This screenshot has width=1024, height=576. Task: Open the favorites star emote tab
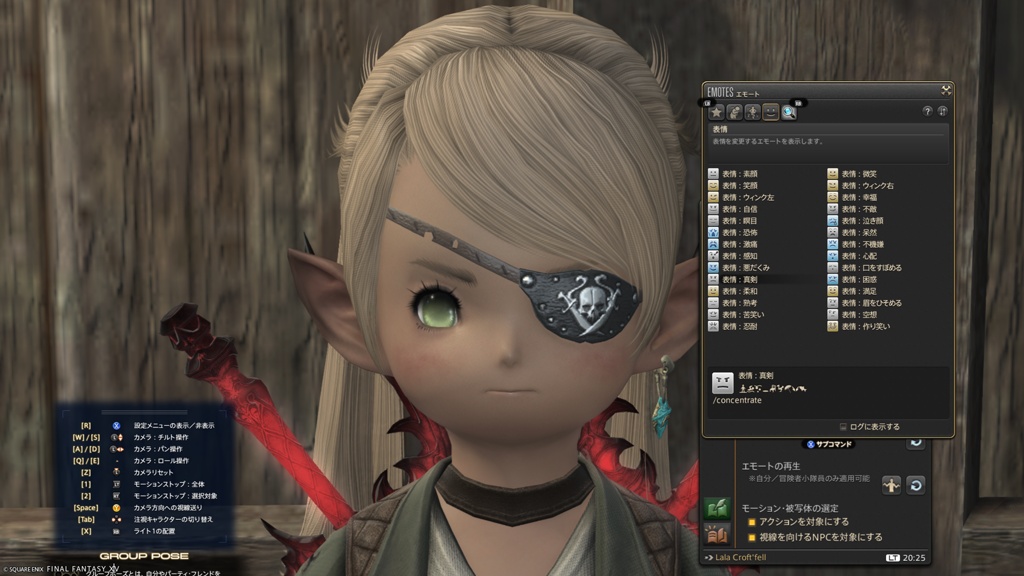point(716,112)
